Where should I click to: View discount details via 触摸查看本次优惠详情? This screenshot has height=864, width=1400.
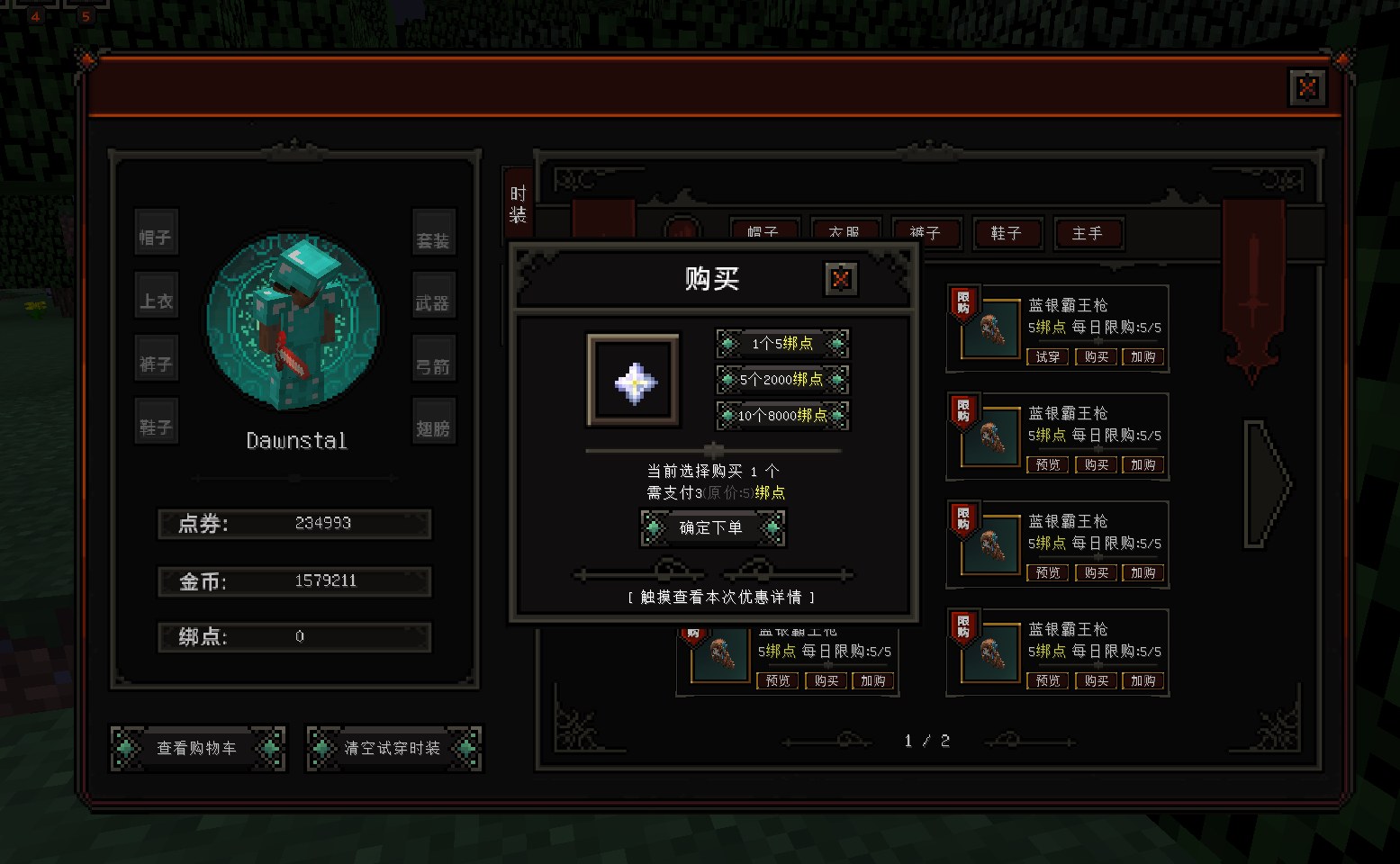[720, 598]
